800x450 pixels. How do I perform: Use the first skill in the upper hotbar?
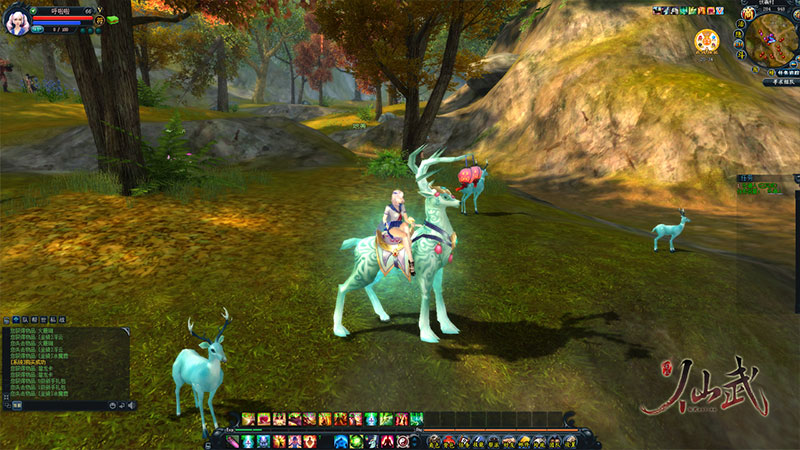247,418
